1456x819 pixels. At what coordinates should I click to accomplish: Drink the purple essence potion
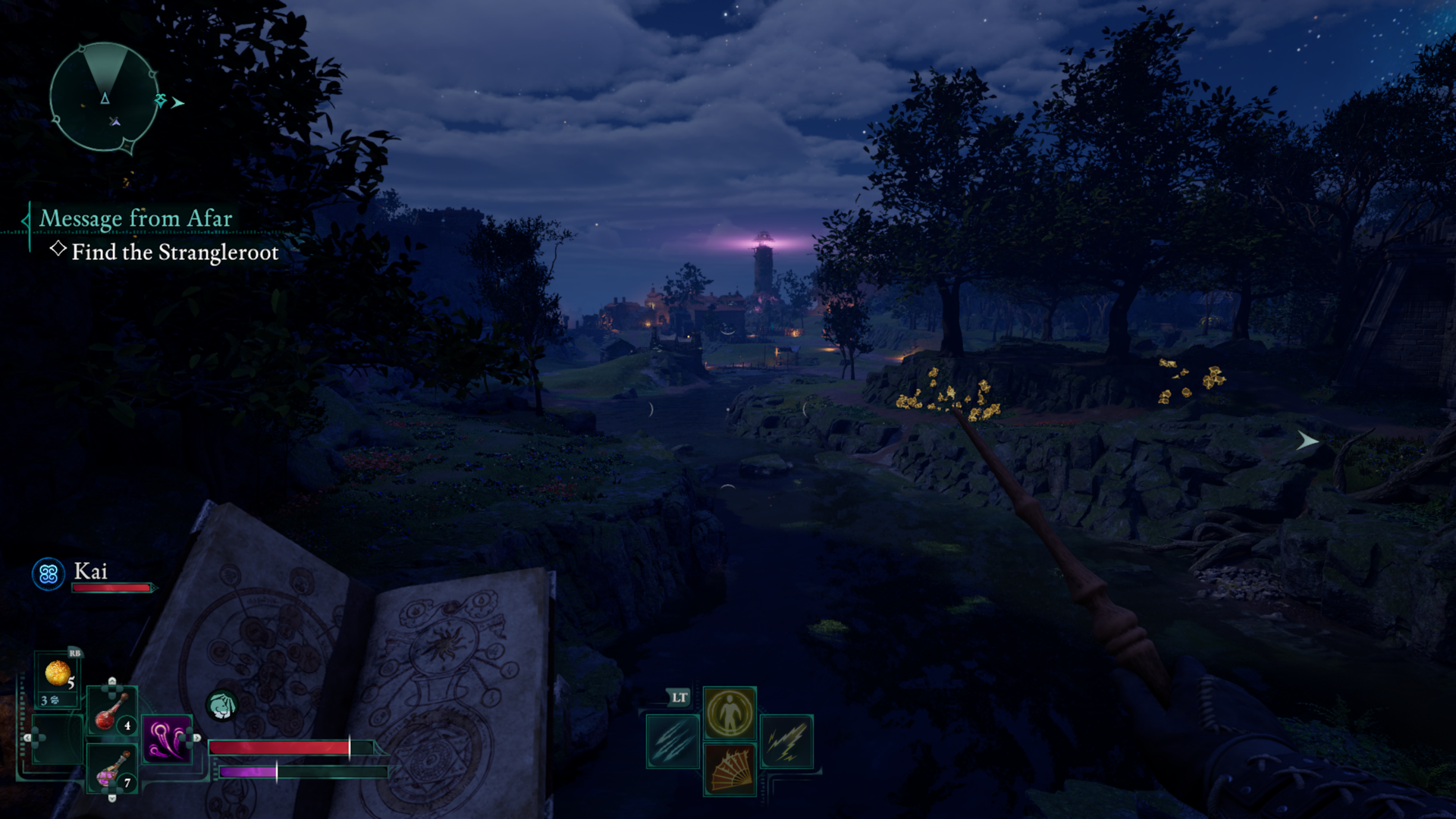111,768
